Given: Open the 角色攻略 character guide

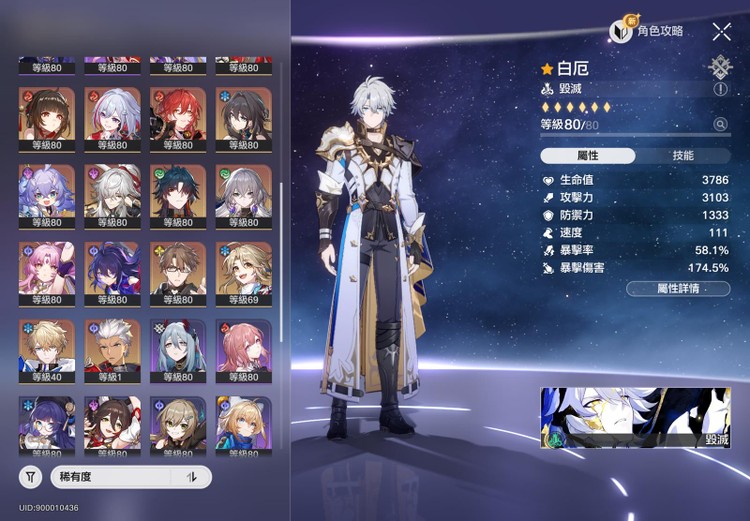Looking at the screenshot, I should click(x=647, y=32).
